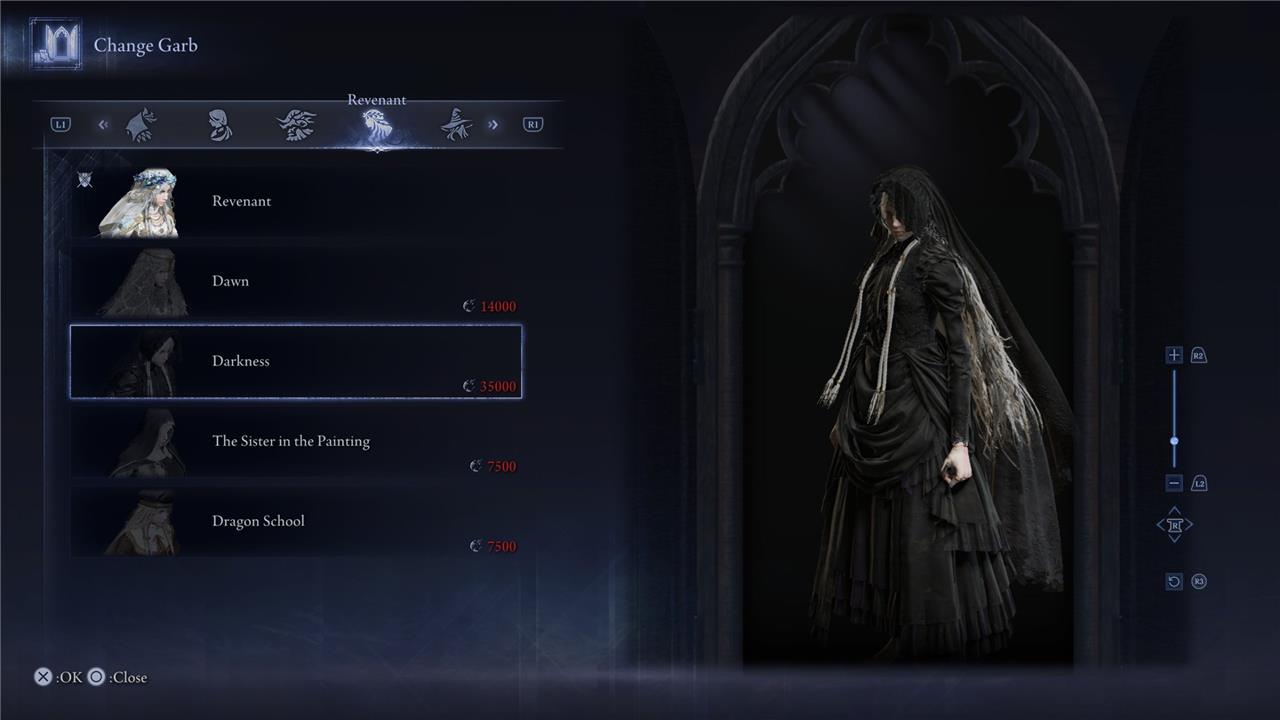Image resolution: width=1280 pixels, height=720 pixels.
Task: Select the knight helm garb category icon
Action: pos(142,124)
